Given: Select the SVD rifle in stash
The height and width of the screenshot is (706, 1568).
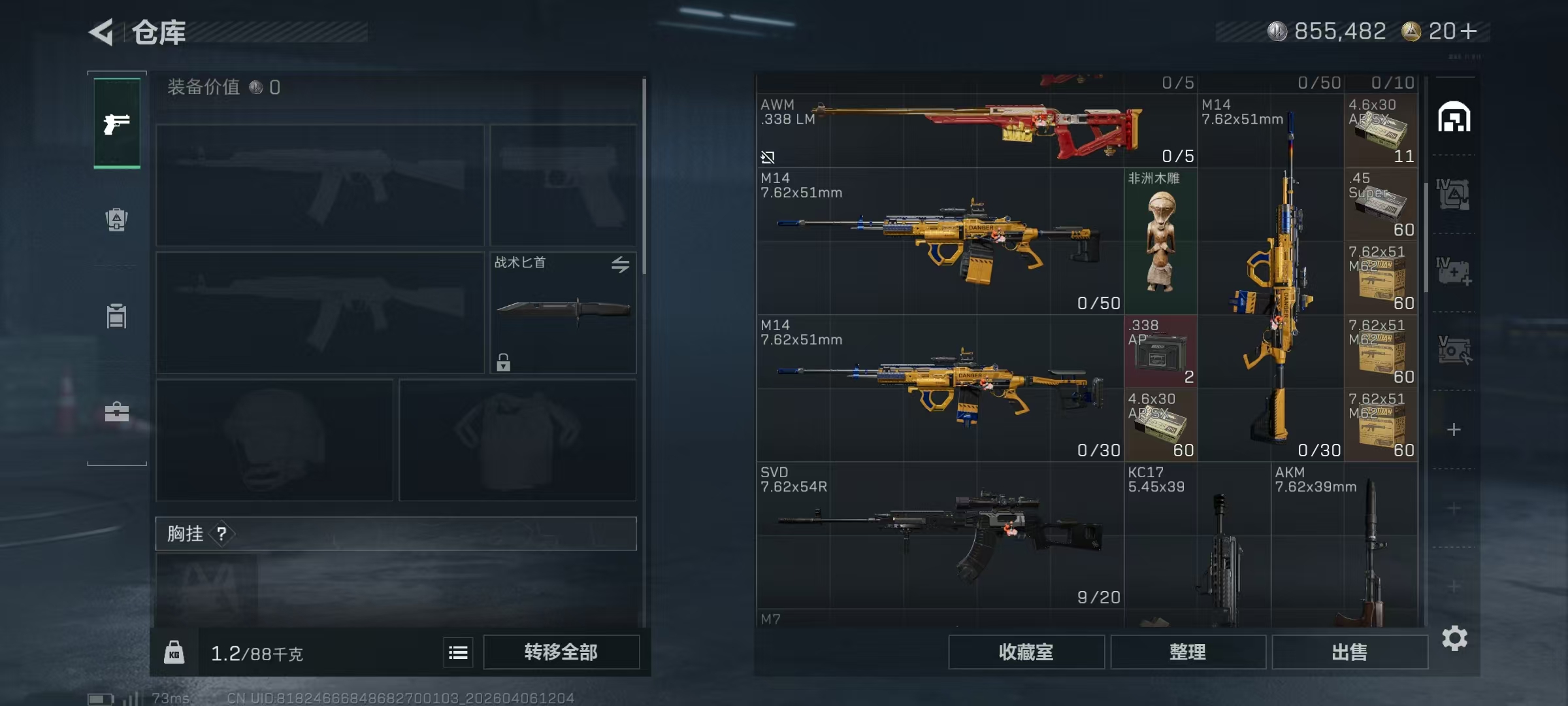Looking at the screenshot, I should [939, 535].
